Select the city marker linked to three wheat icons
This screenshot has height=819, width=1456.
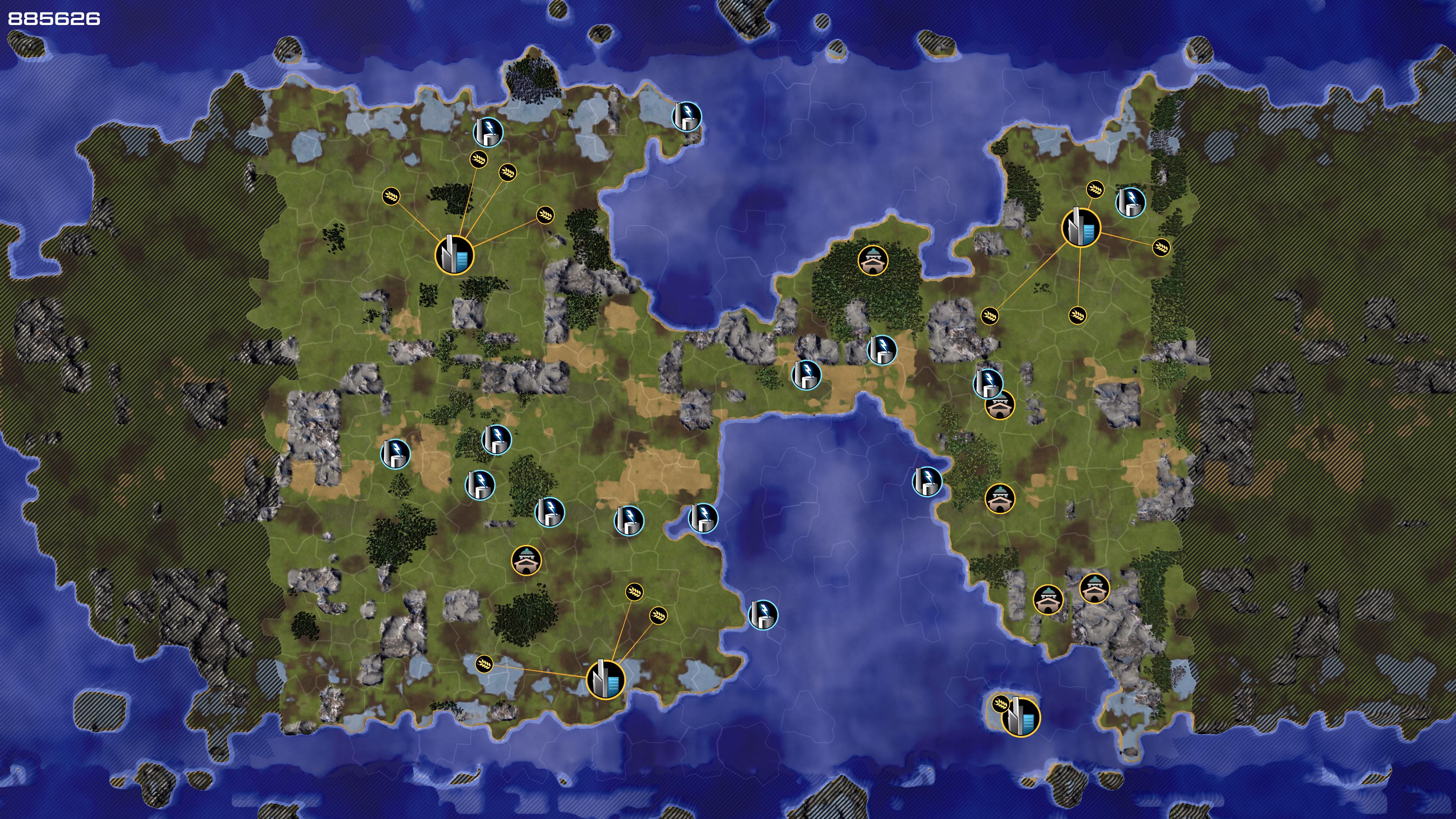pyautogui.click(x=606, y=679)
